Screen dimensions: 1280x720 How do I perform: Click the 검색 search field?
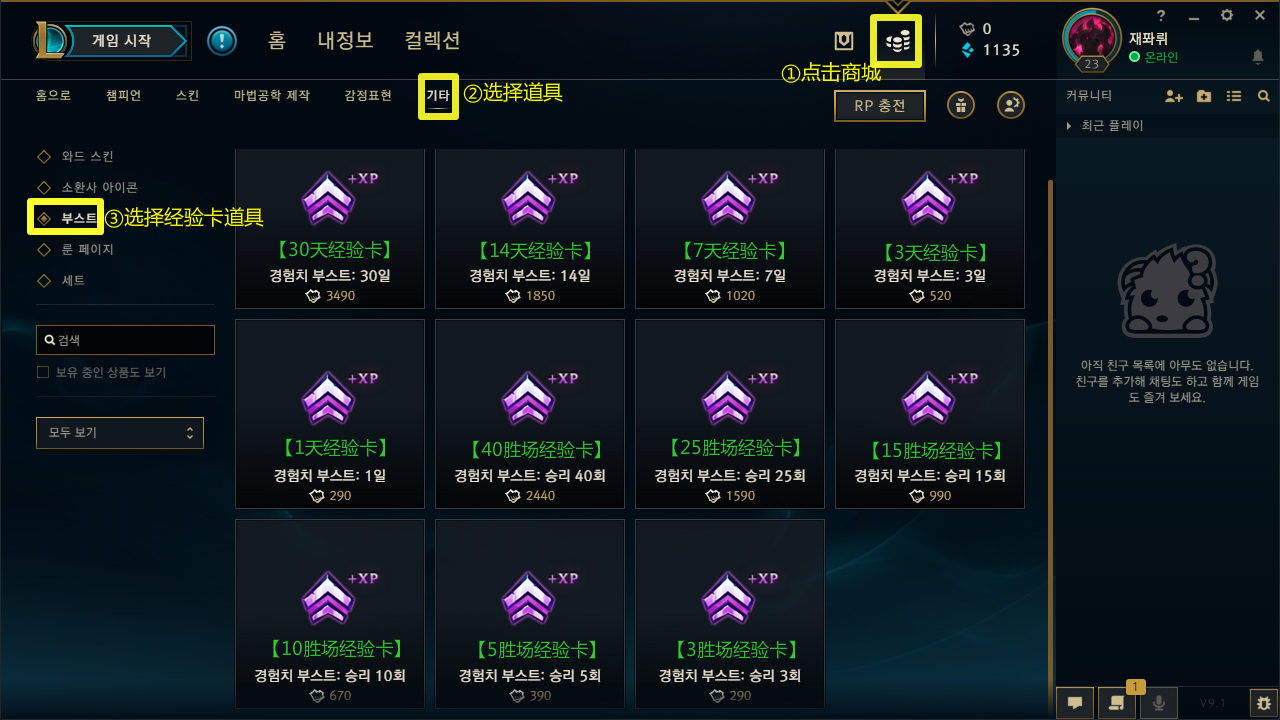point(125,340)
